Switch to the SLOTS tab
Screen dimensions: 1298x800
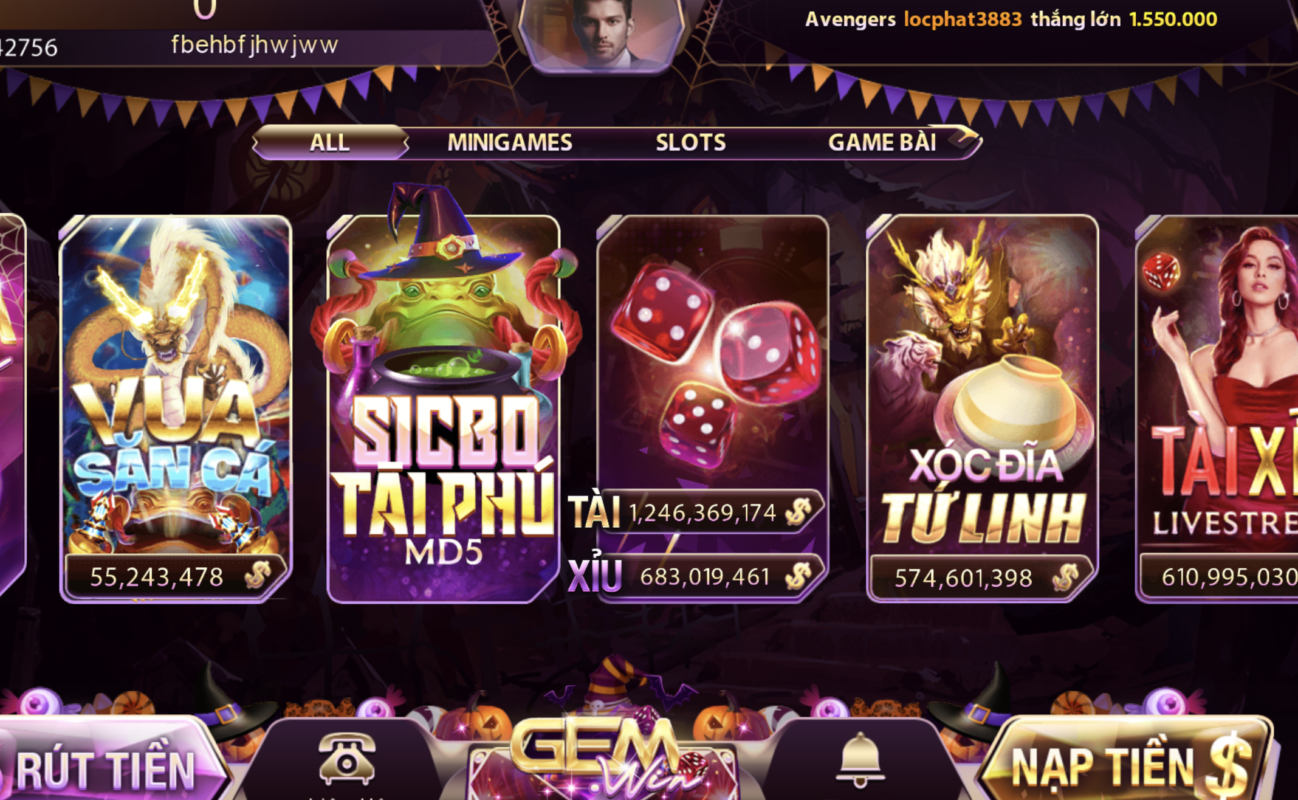[690, 142]
